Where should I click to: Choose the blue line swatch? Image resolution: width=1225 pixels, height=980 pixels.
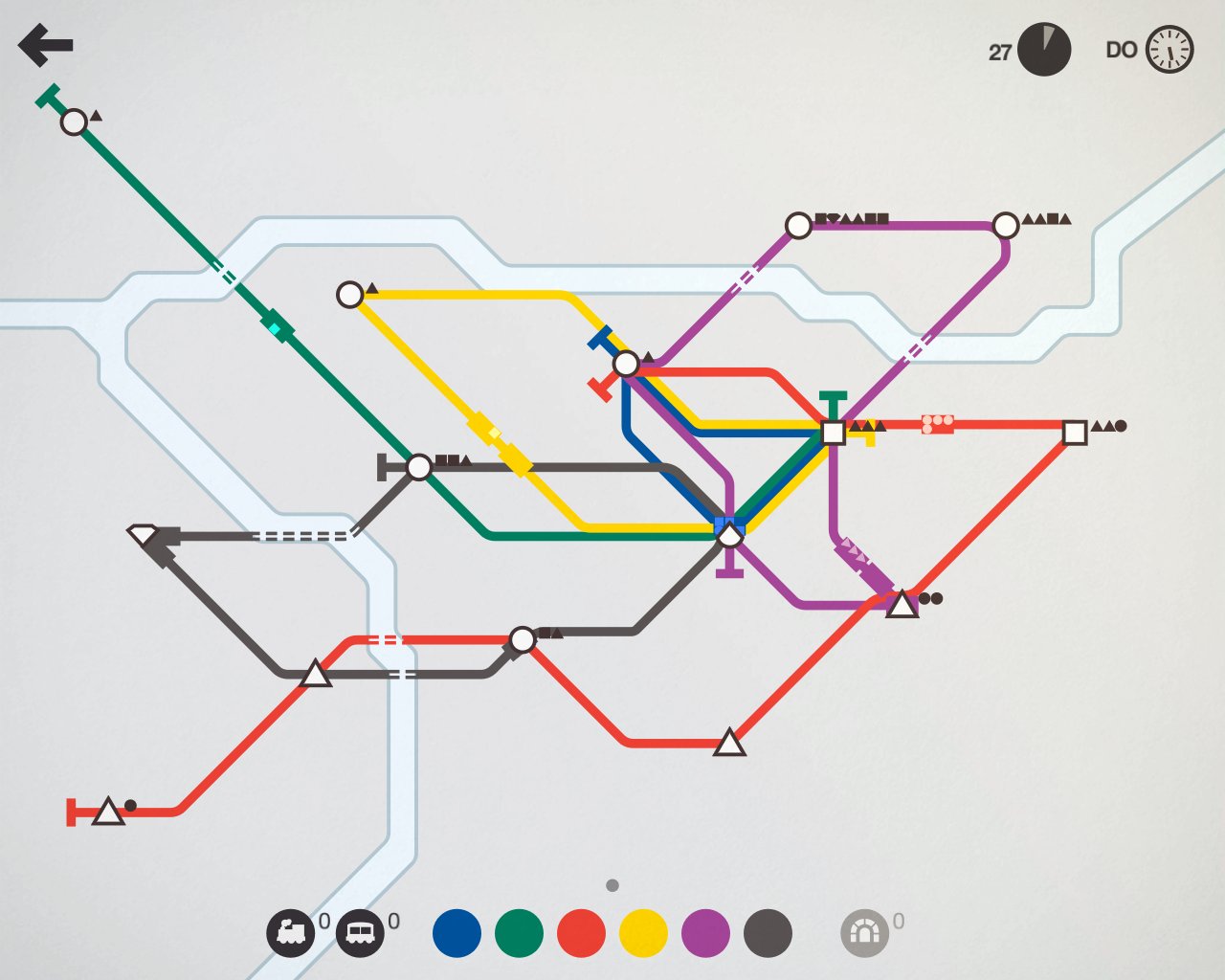(x=457, y=933)
